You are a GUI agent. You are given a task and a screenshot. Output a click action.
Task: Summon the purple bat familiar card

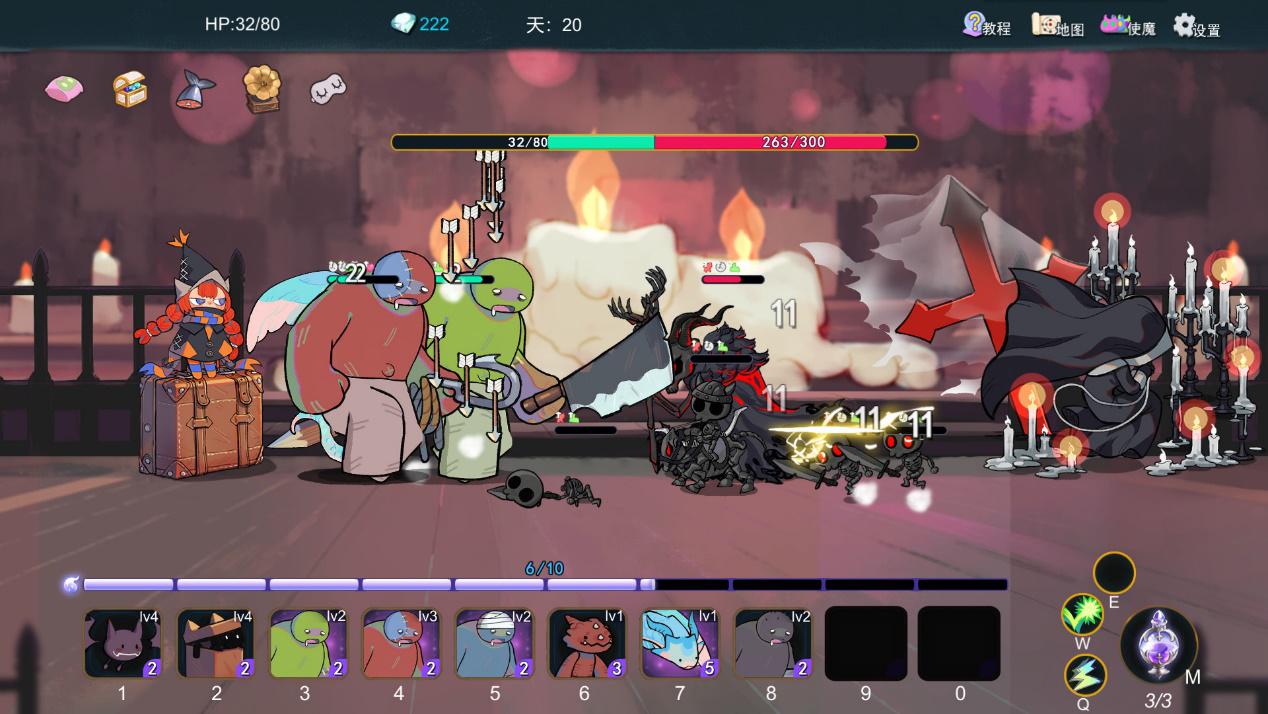[122, 643]
